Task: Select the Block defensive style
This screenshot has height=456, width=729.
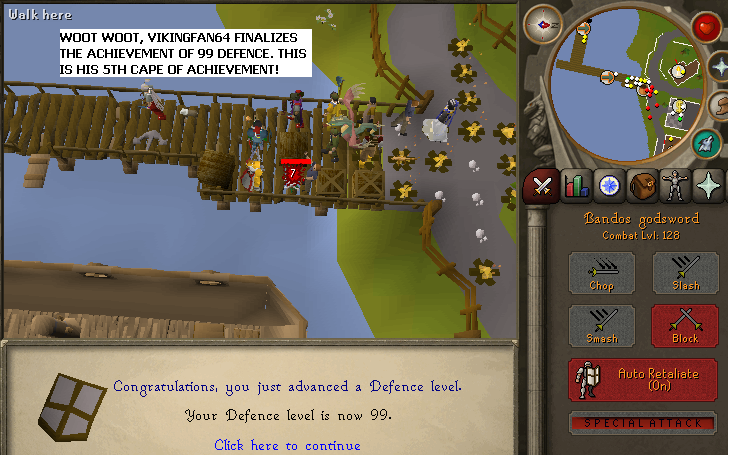Action: 685,326
